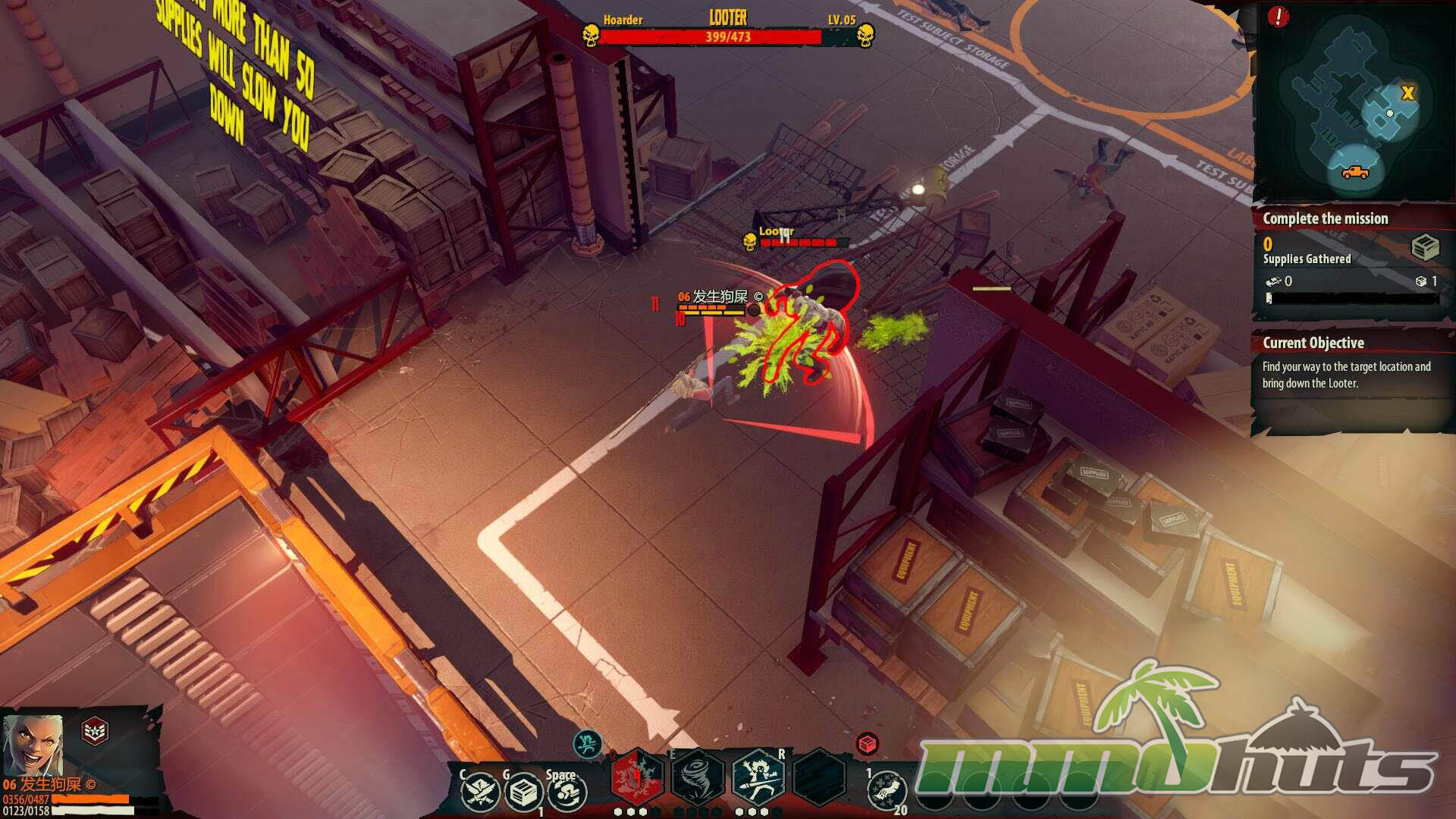Use the sword-wielding rage skill
Screen dimensions: 1456x819
[758, 777]
